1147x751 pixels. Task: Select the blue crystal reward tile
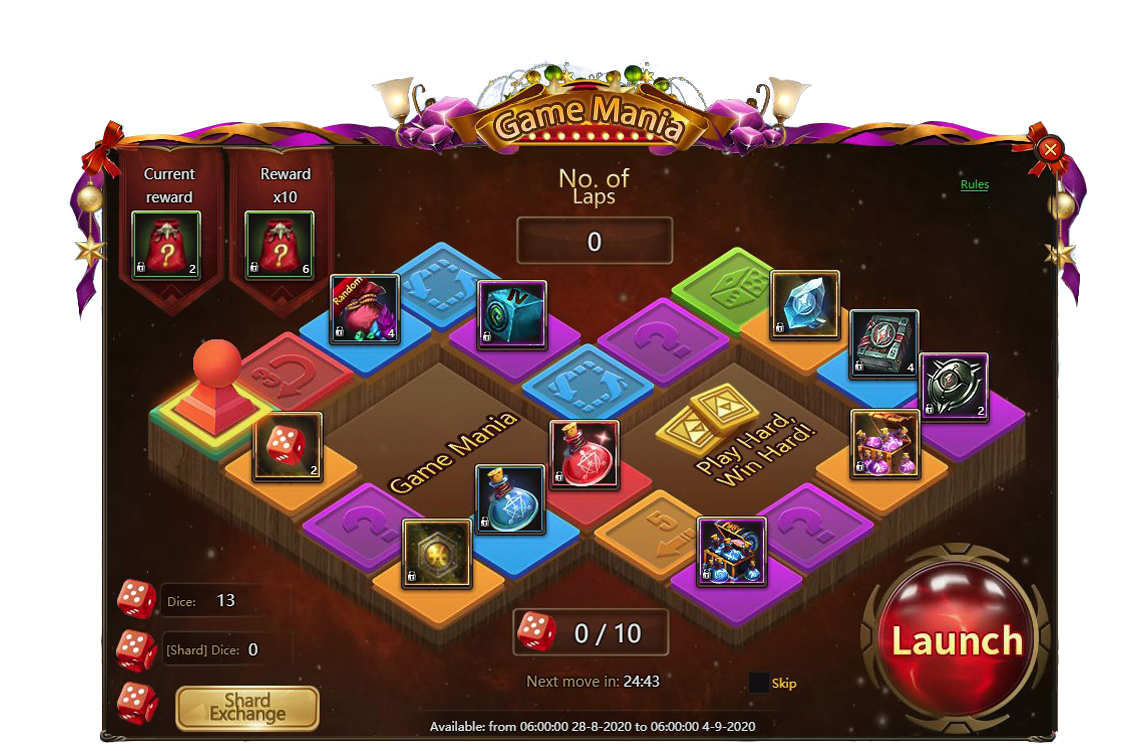(x=805, y=306)
